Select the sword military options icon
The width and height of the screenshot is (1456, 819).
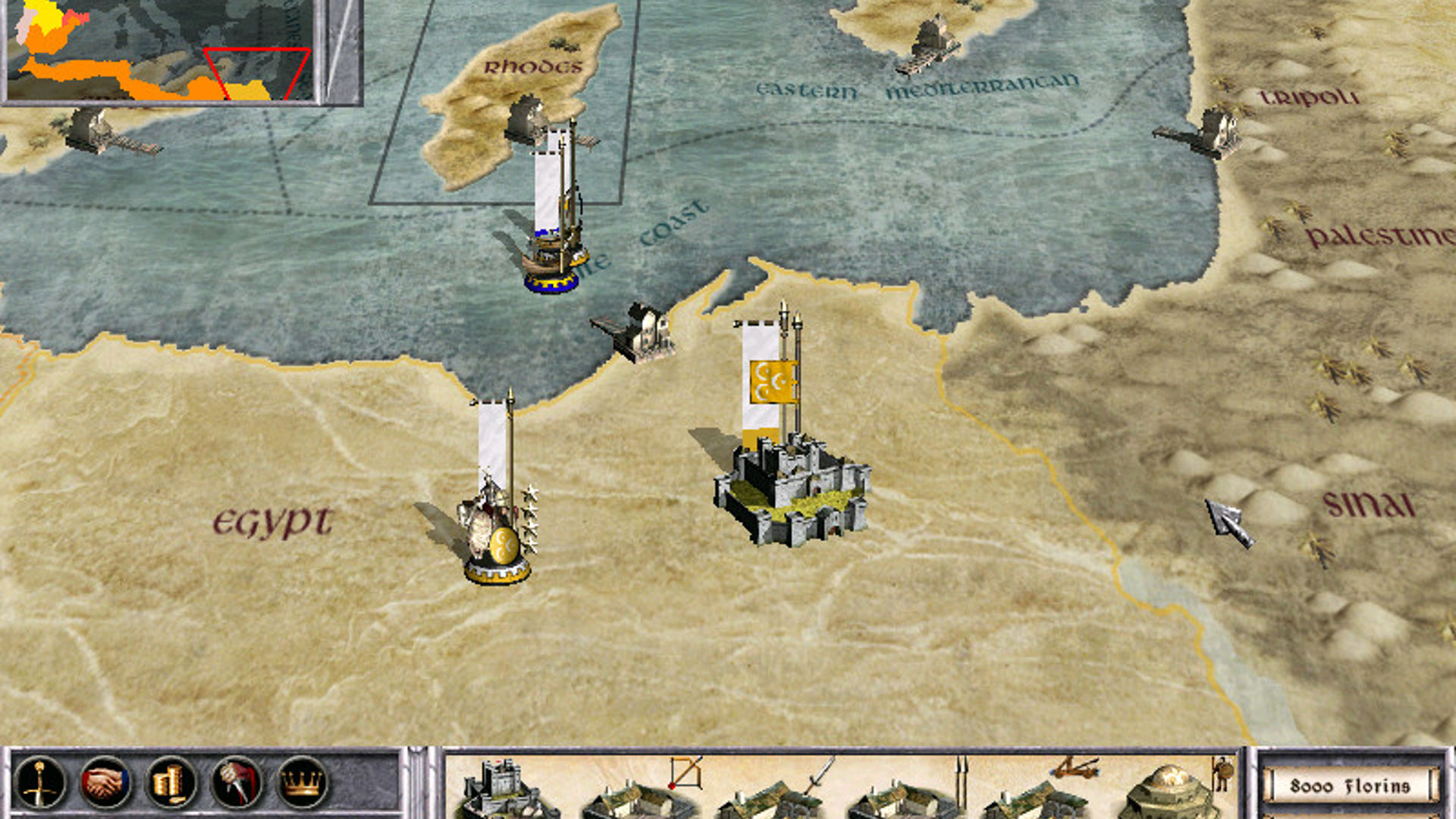pos(42,781)
